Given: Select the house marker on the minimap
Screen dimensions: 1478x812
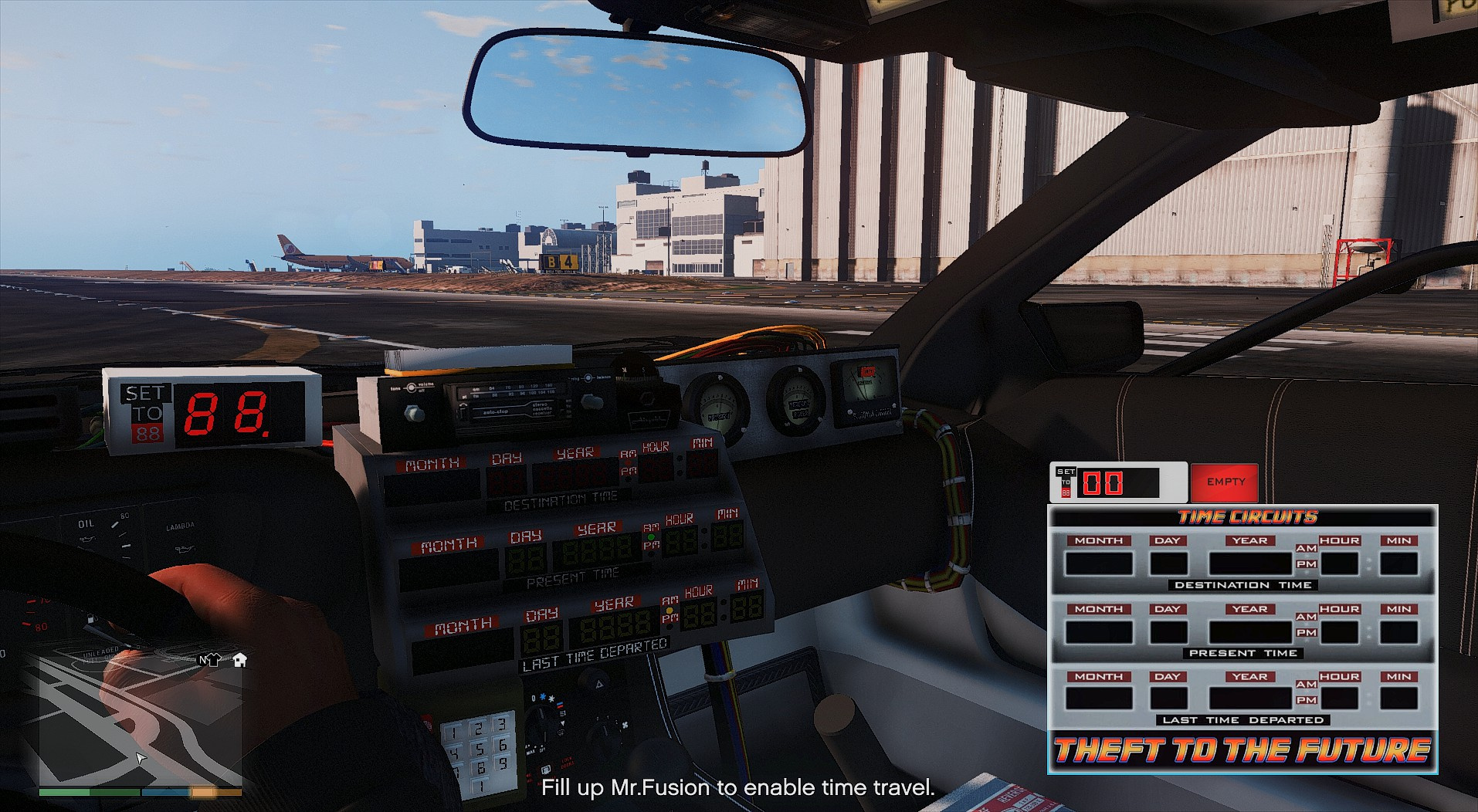Looking at the screenshot, I should (x=239, y=660).
